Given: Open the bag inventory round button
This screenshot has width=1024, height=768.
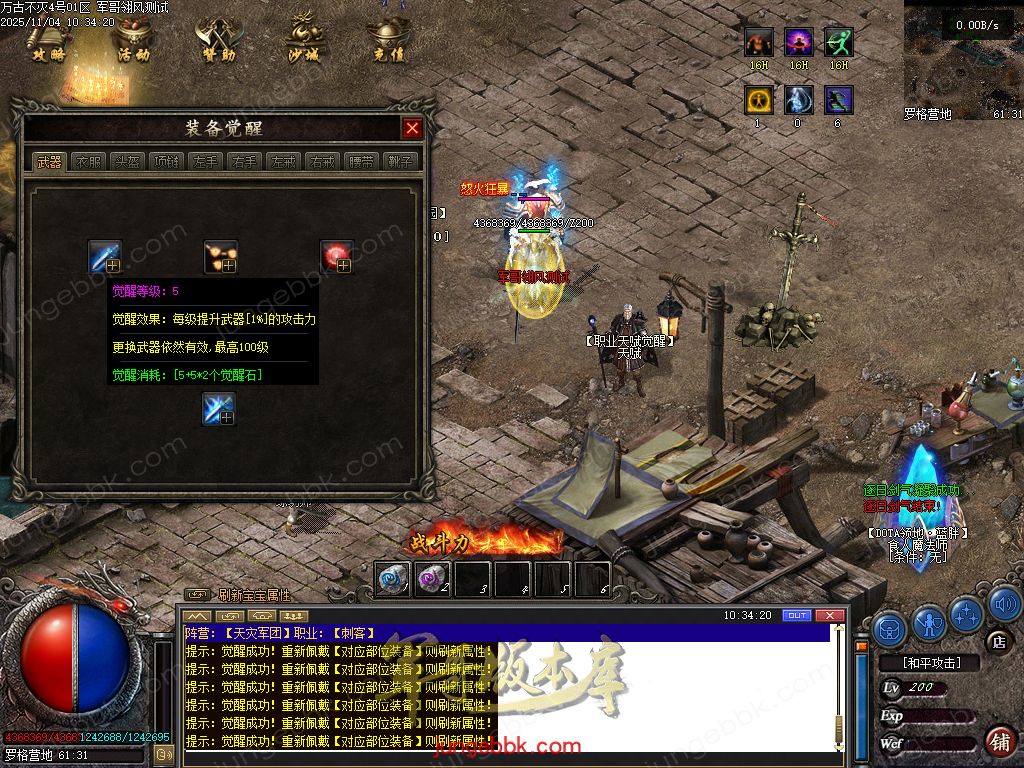Looking at the screenshot, I should 889,629.
